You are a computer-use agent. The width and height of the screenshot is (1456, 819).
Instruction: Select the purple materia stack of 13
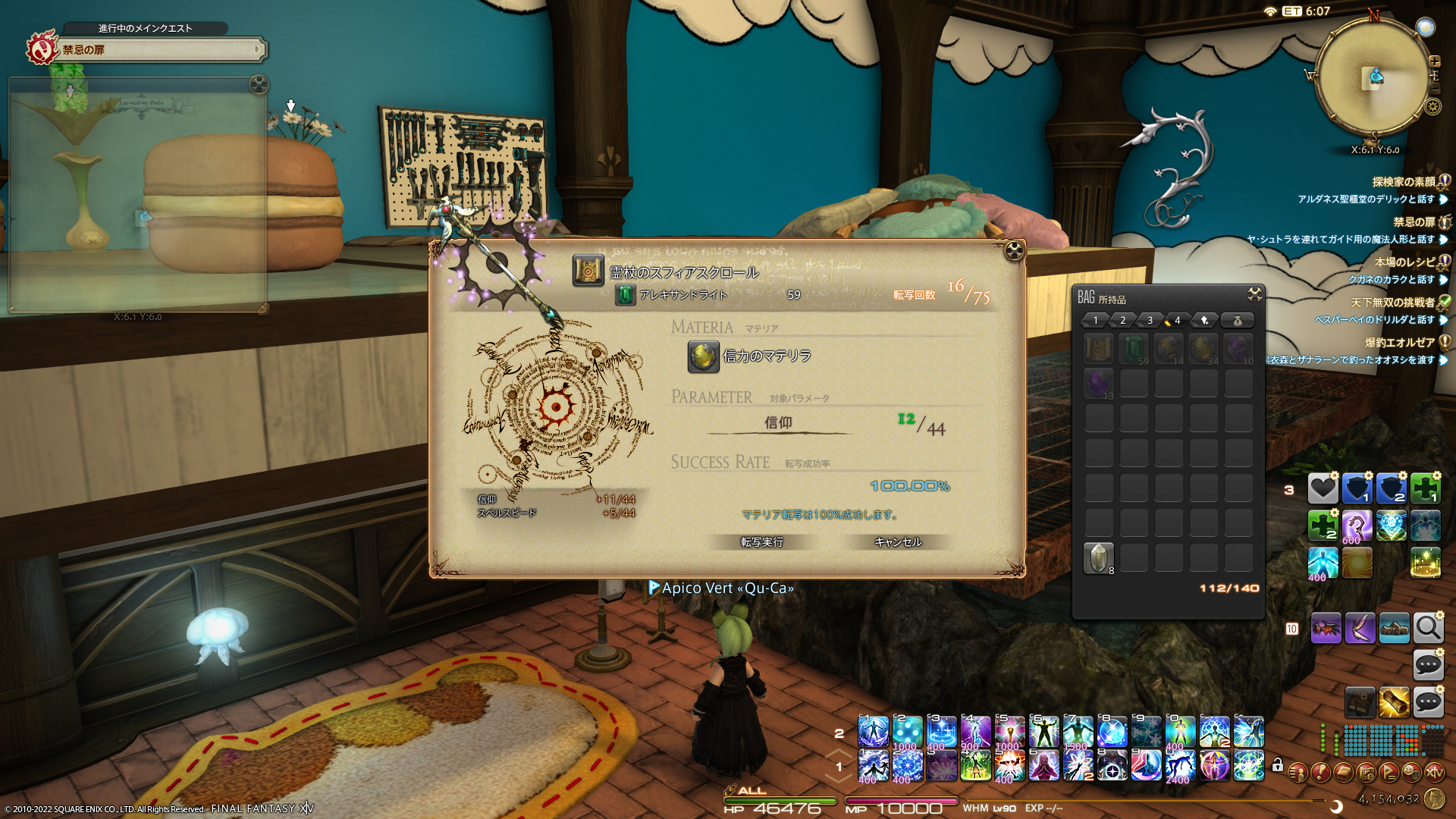1098,384
